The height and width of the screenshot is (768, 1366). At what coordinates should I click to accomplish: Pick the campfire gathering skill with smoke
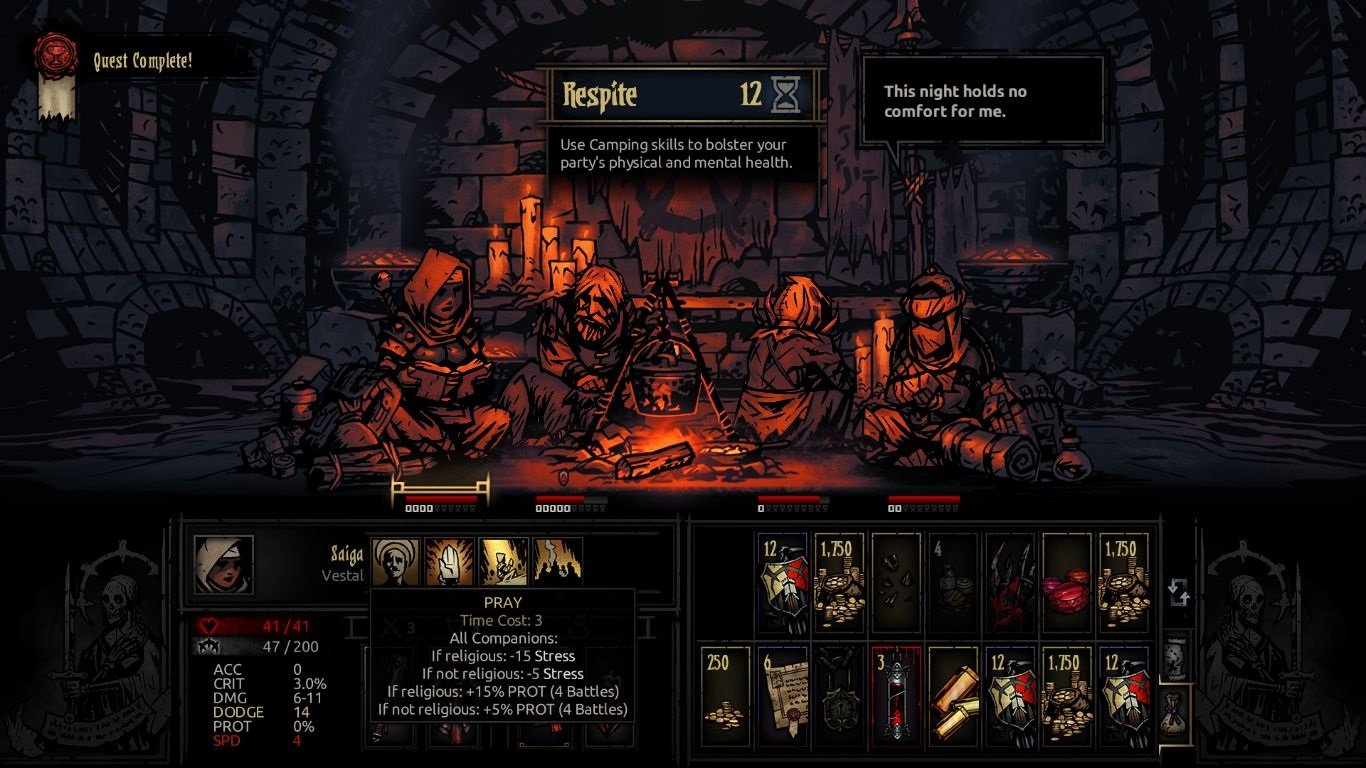(557, 562)
